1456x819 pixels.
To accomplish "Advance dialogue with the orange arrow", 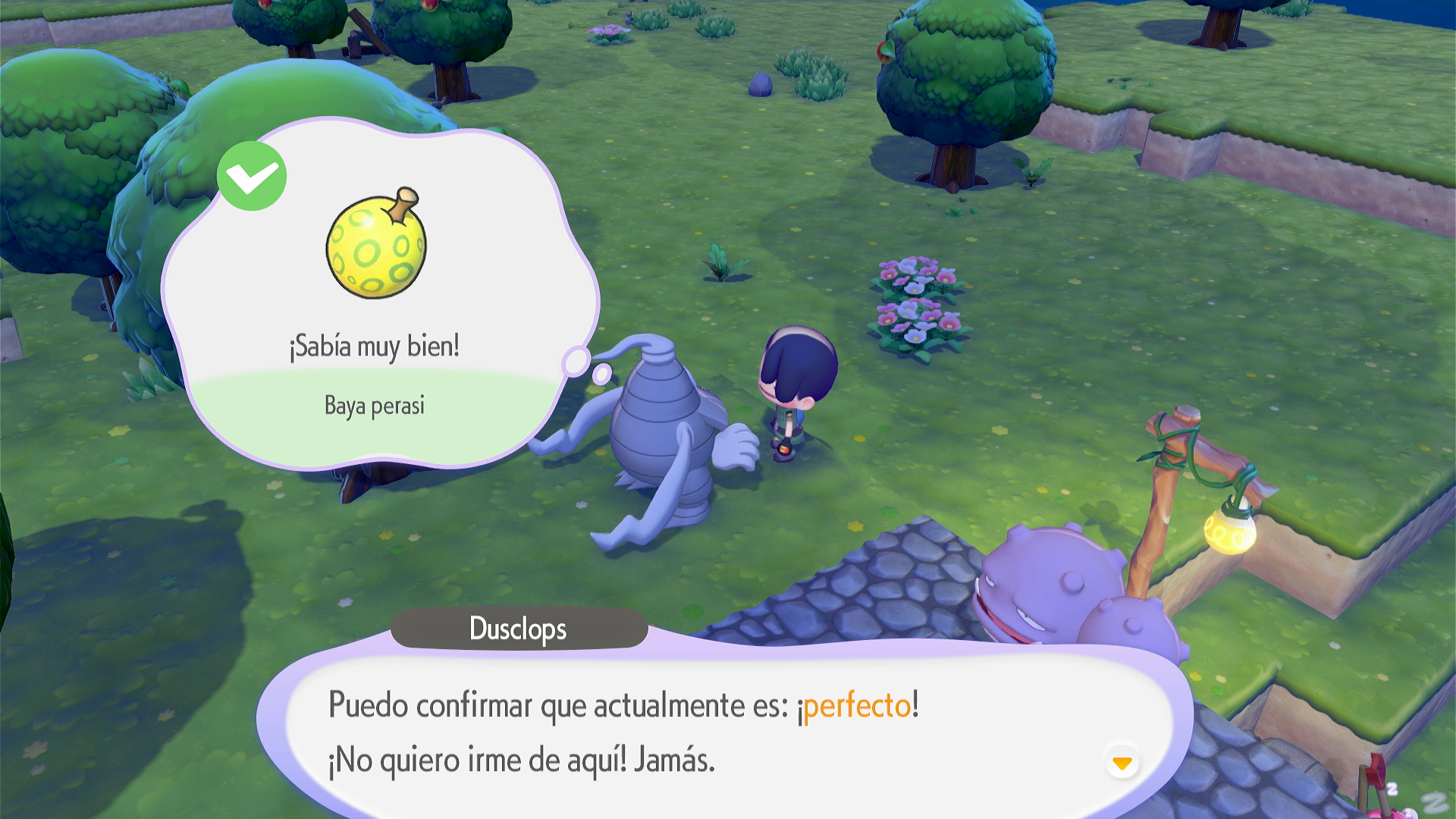I will (x=1122, y=762).
